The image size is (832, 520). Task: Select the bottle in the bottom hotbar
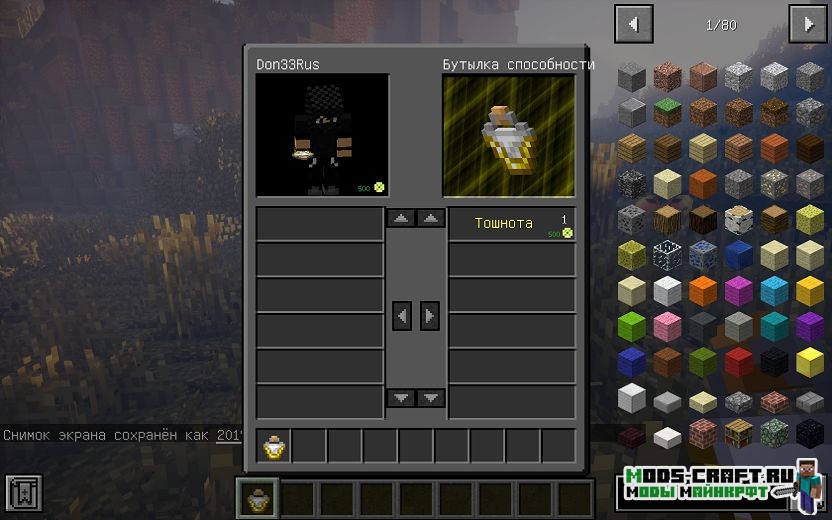pyautogui.click(x=257, y=498)
